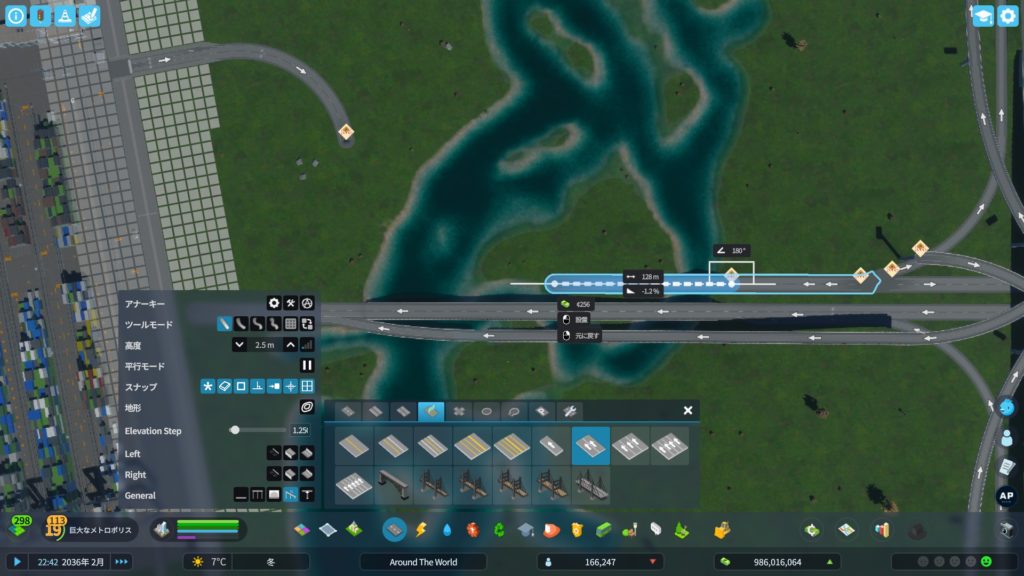Choose the highlighted two-lane highway tile
This screenshot has height=576, width=1024.
point(590,446)
